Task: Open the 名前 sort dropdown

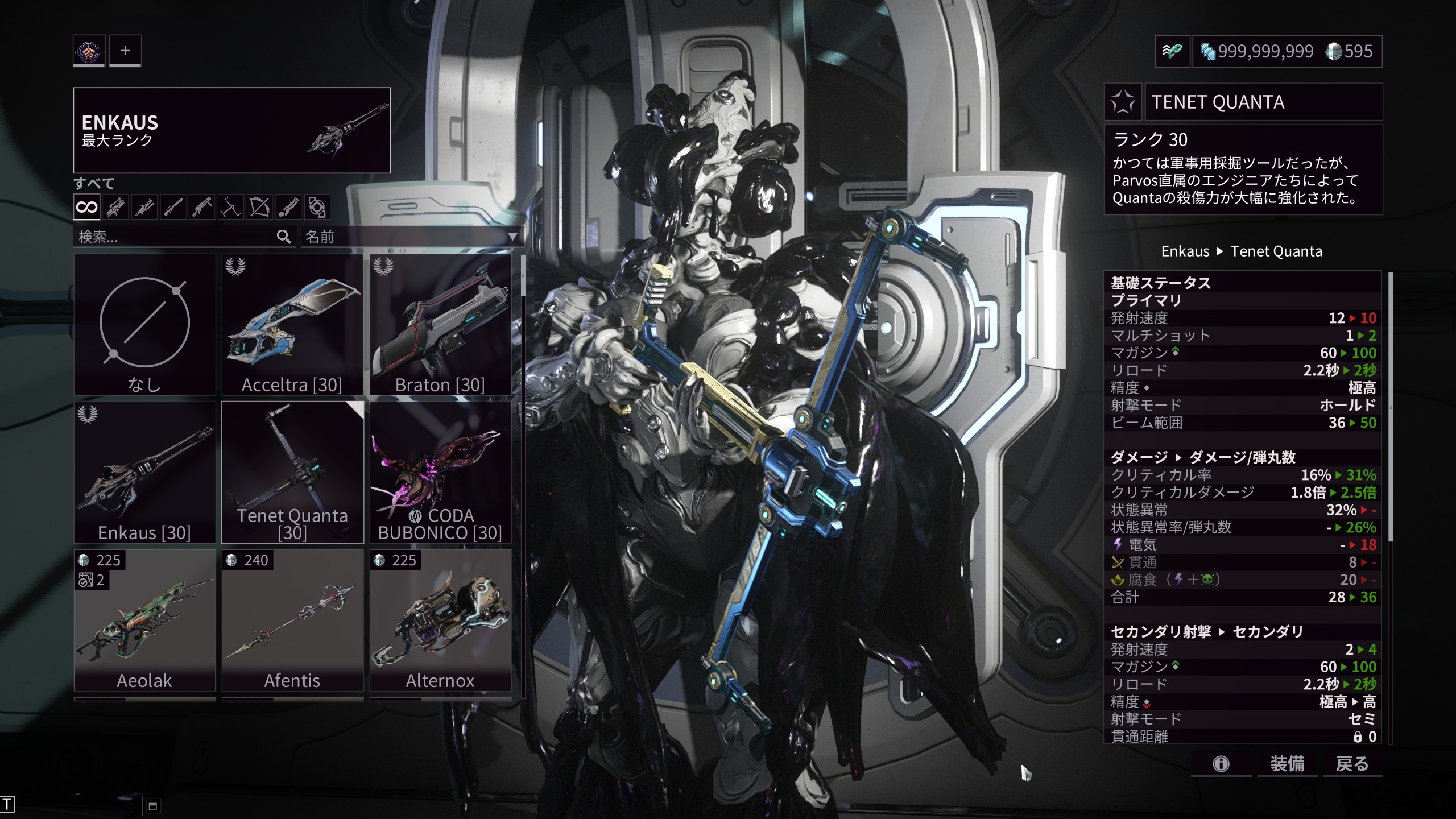Action: tap(411, 237)
